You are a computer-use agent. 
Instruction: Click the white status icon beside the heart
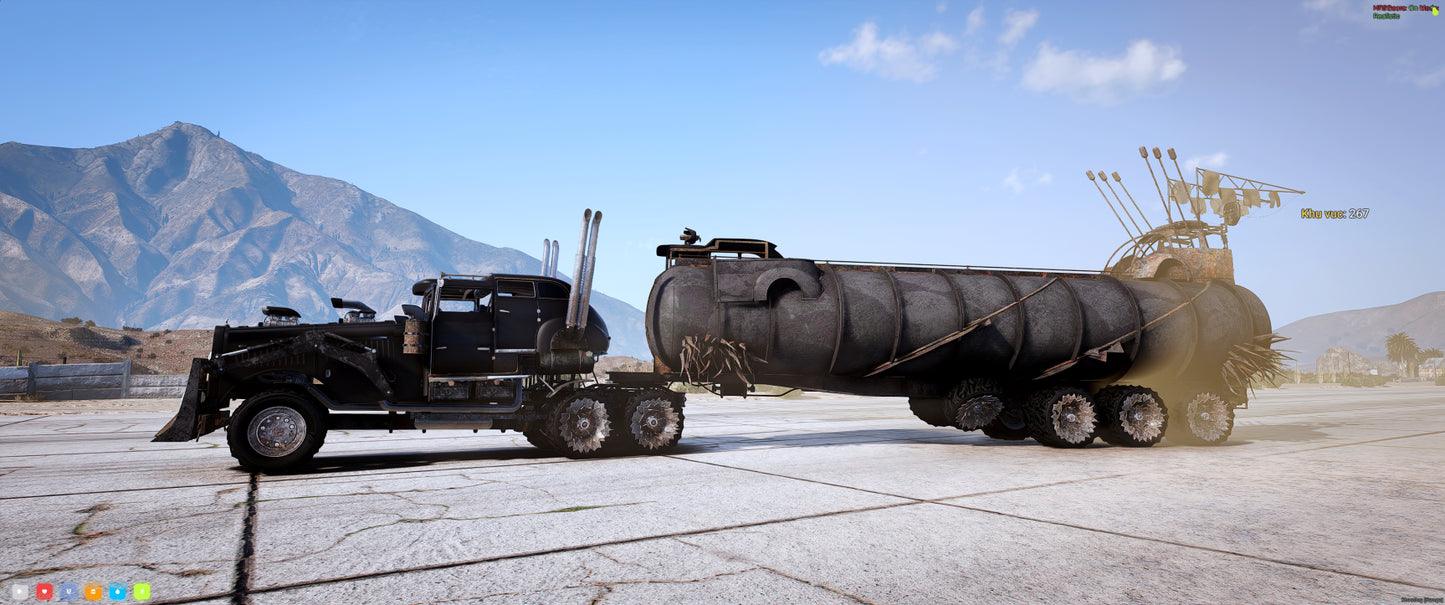(20, 591)
